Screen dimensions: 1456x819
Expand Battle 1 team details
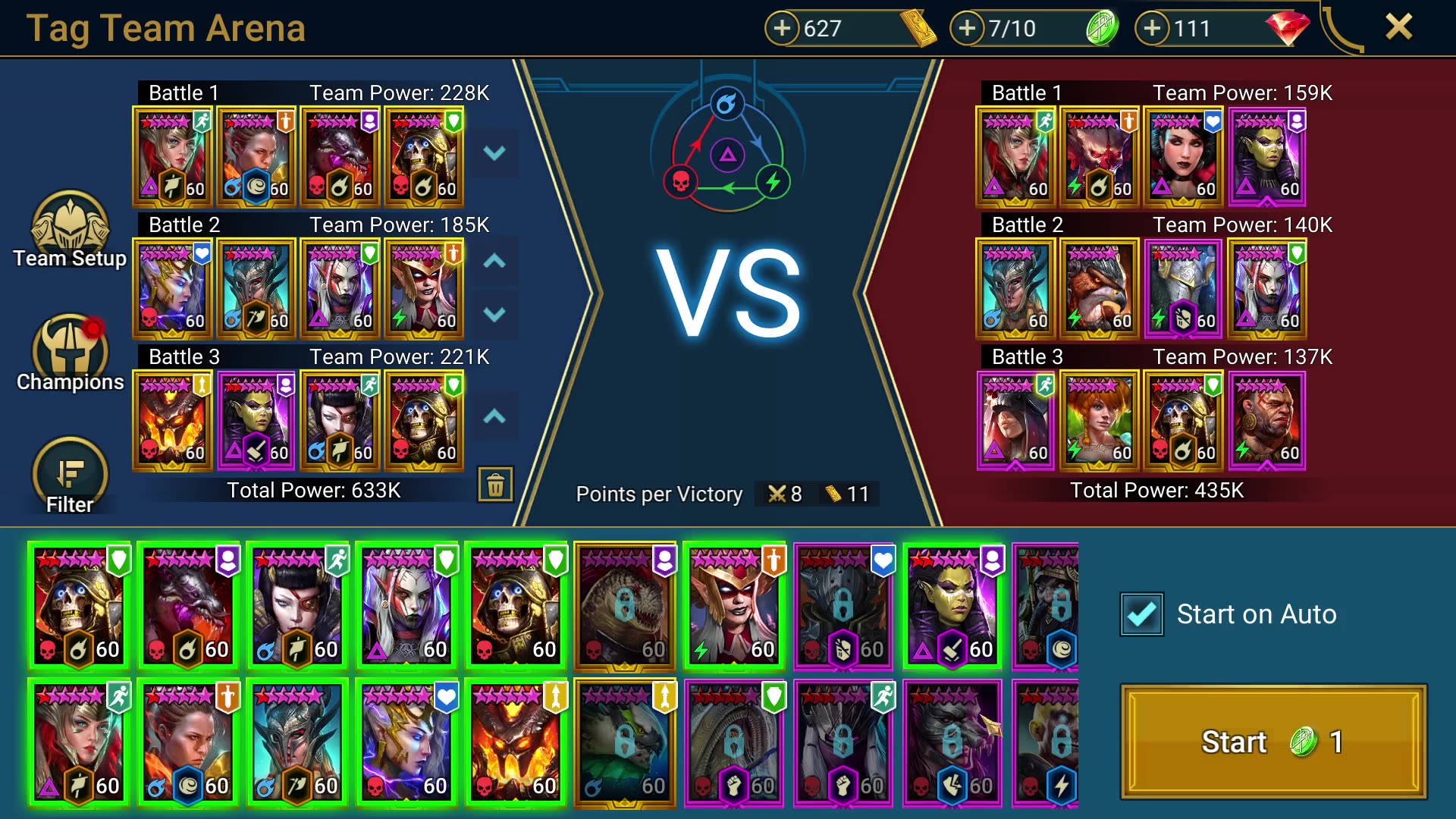[494, 152]
